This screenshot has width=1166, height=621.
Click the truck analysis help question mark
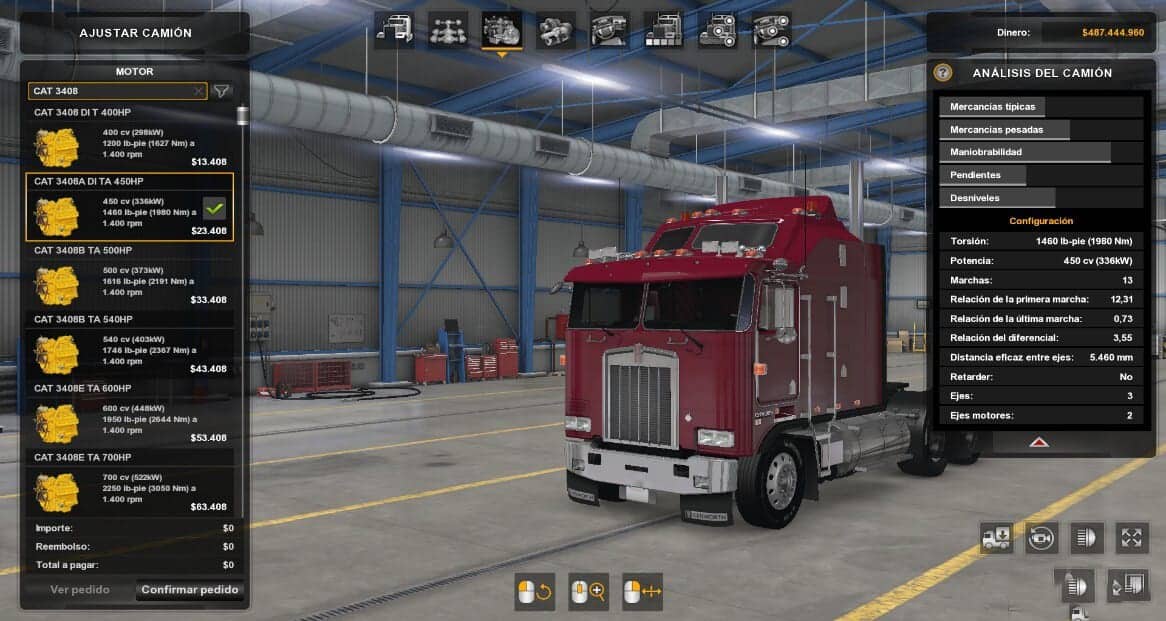click(942, 73)
